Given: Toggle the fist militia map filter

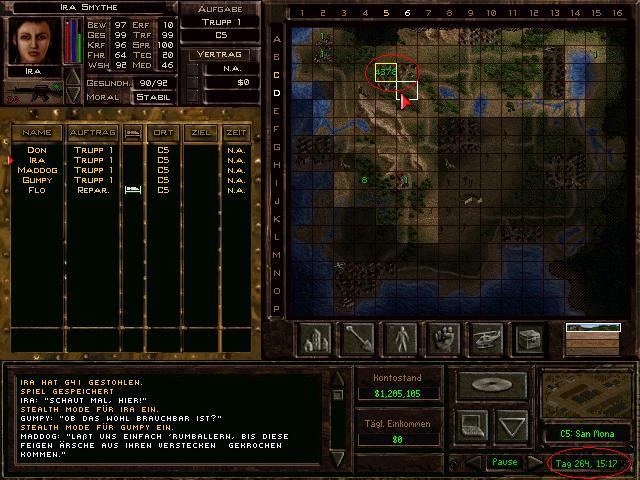Looking at the screenshot, I should pyautogui.click(x=443, y=339).
